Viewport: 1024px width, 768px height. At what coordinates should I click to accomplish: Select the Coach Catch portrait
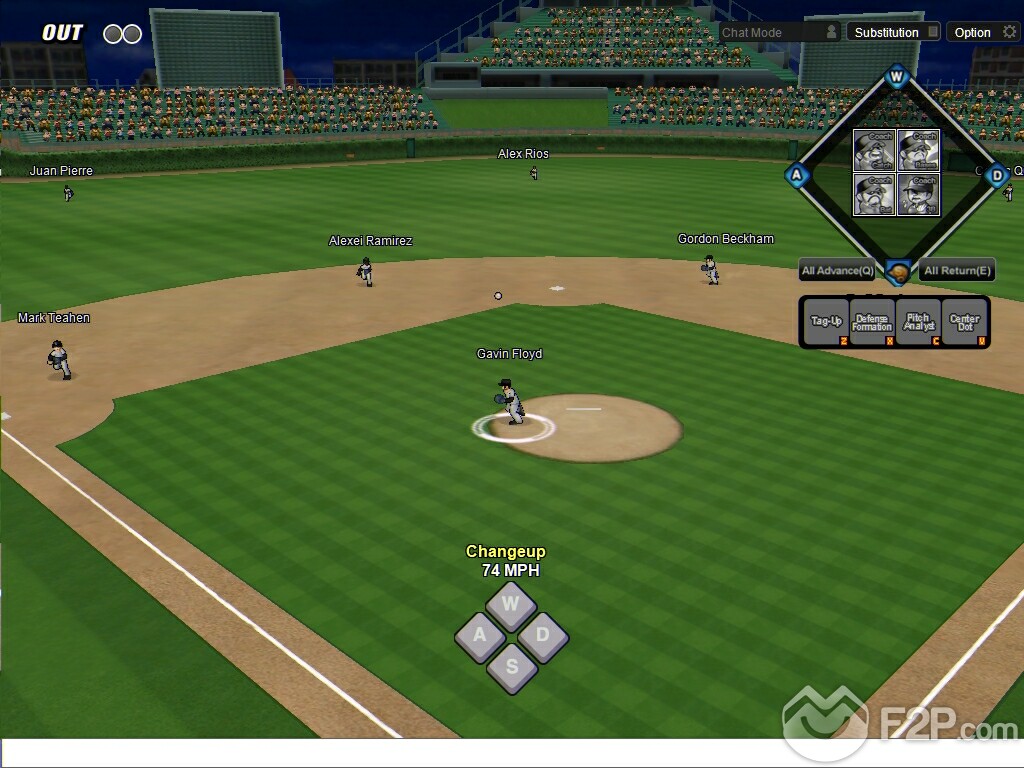coord(874,150)
